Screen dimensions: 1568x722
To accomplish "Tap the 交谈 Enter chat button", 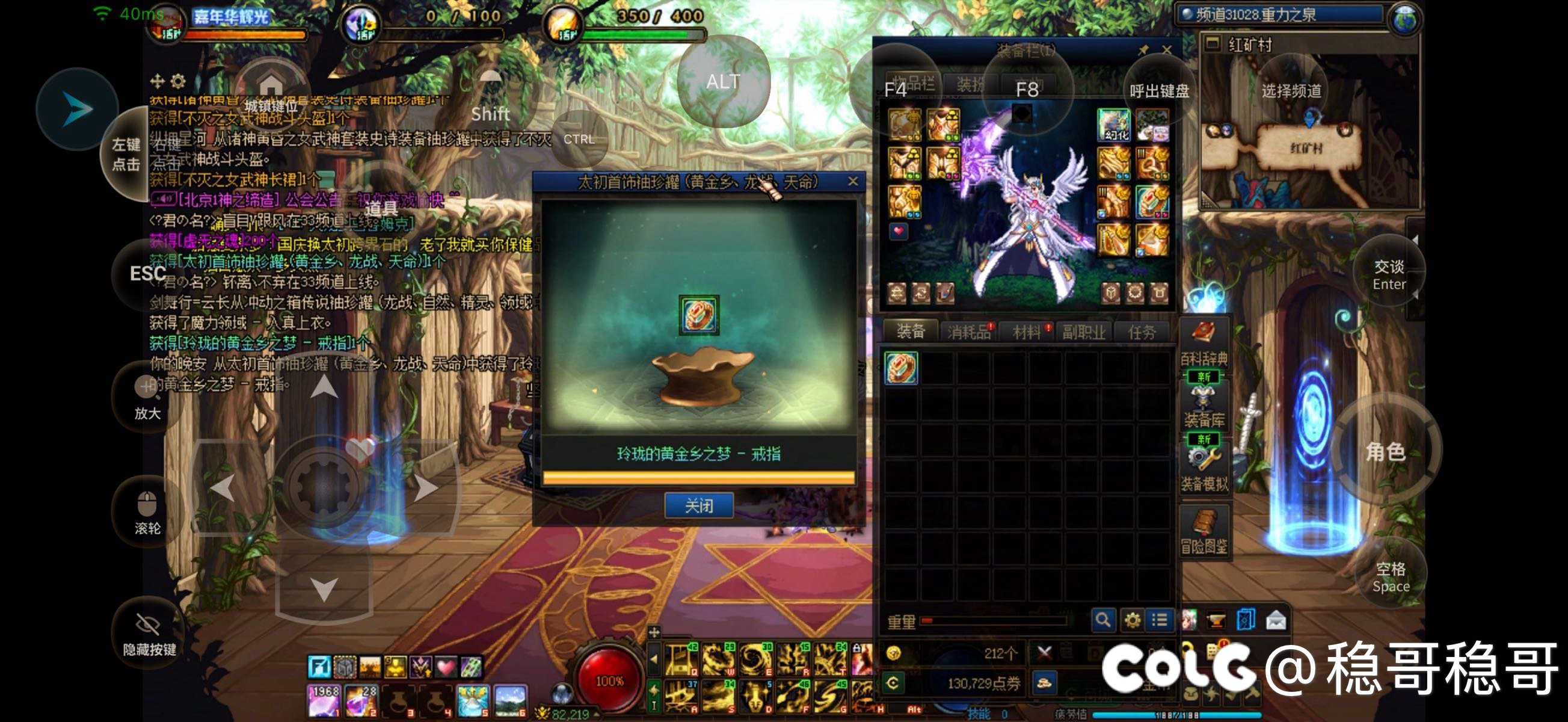I will [x=1388, y=275].
